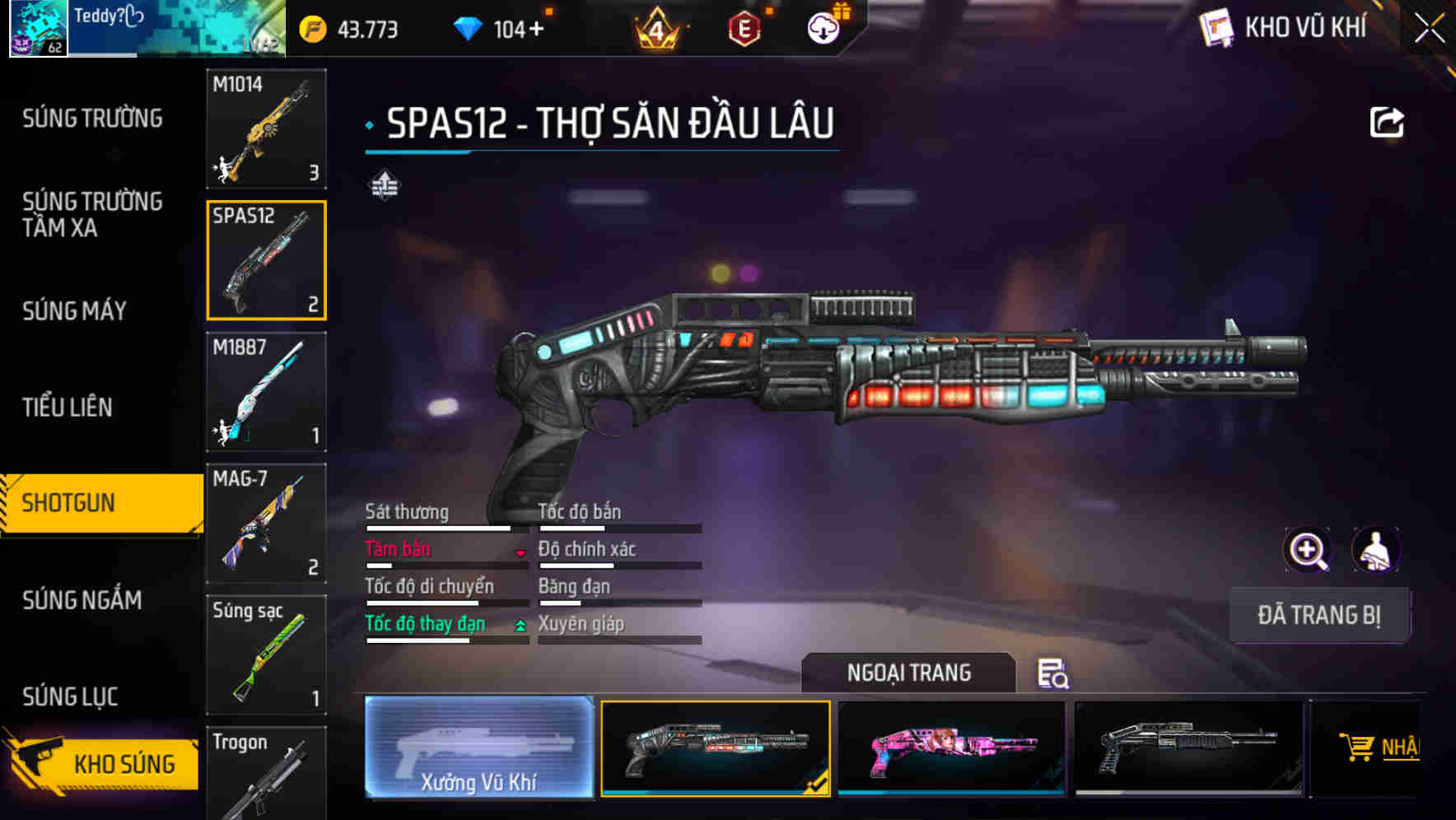This screenshot has height=820, width=1456.
Task: Toggle the weapon preference marker under the title
Action: (384, 185)
